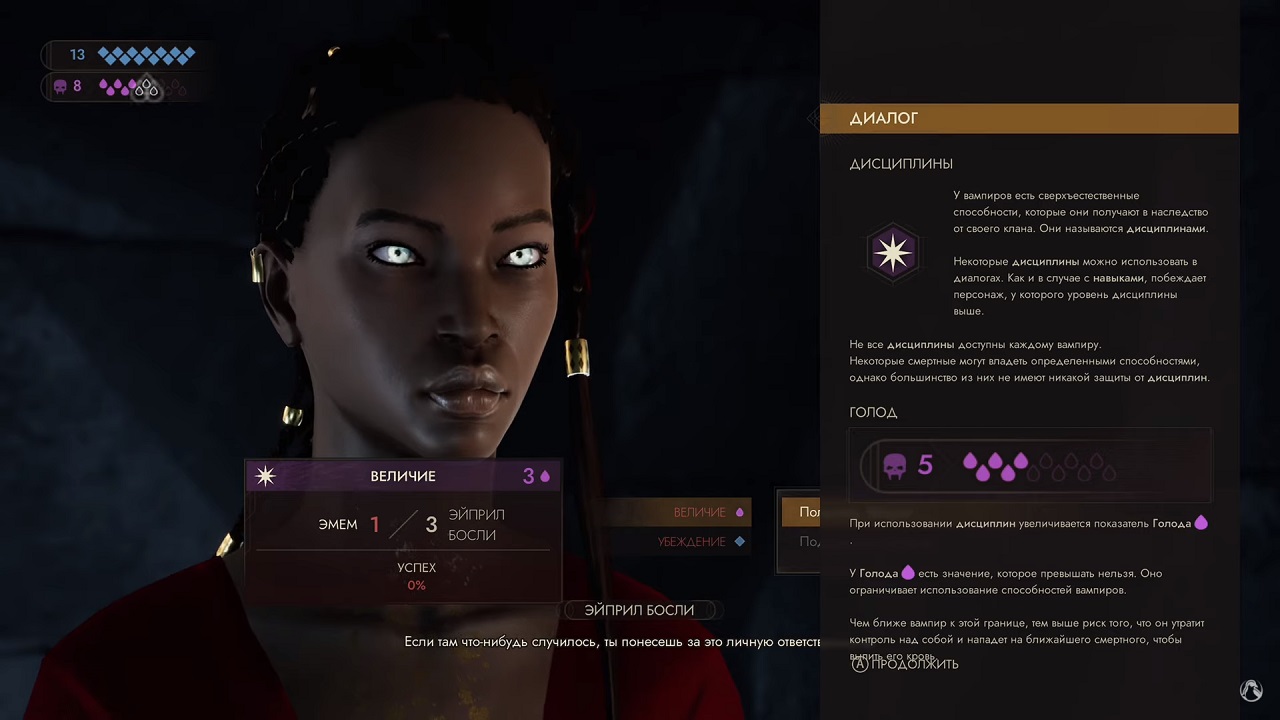The width and height of the screenshot is (1280, 720).
Task: Choose the Величие dialogue option
Action: tap(700, 512)
